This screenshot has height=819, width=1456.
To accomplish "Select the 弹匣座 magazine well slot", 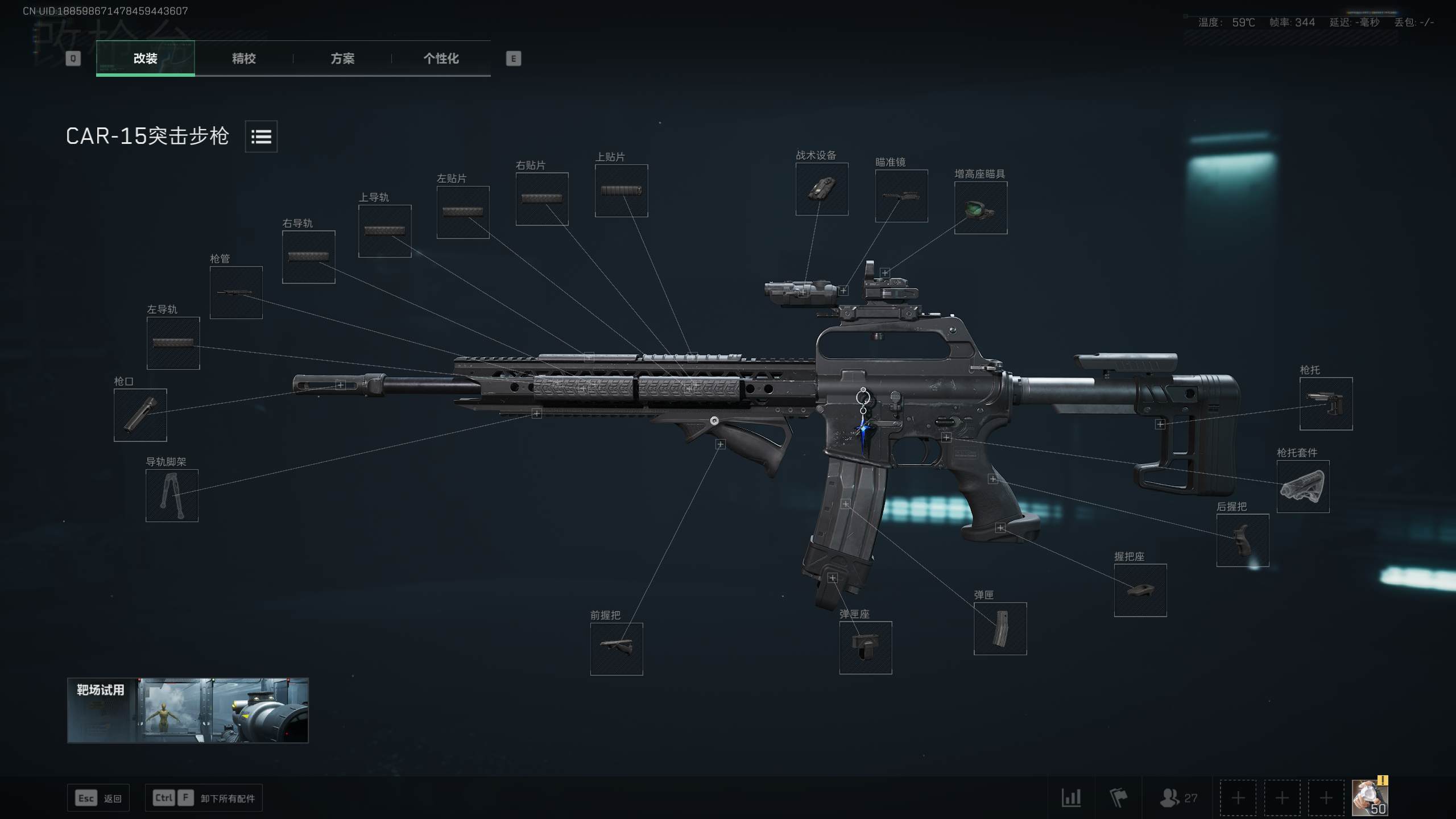I will point(866,648).
